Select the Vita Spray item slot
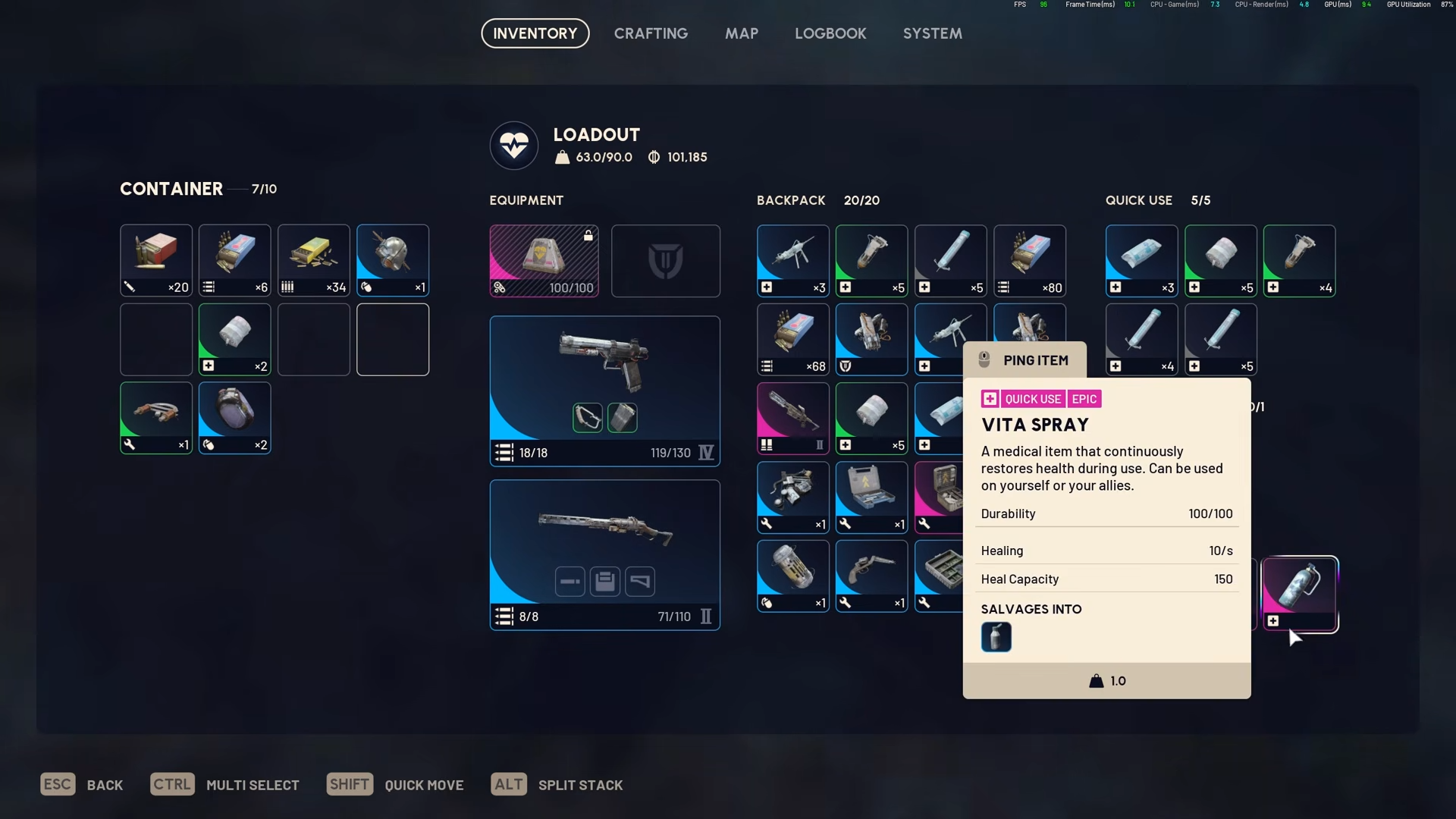 tap(1300, 594)
